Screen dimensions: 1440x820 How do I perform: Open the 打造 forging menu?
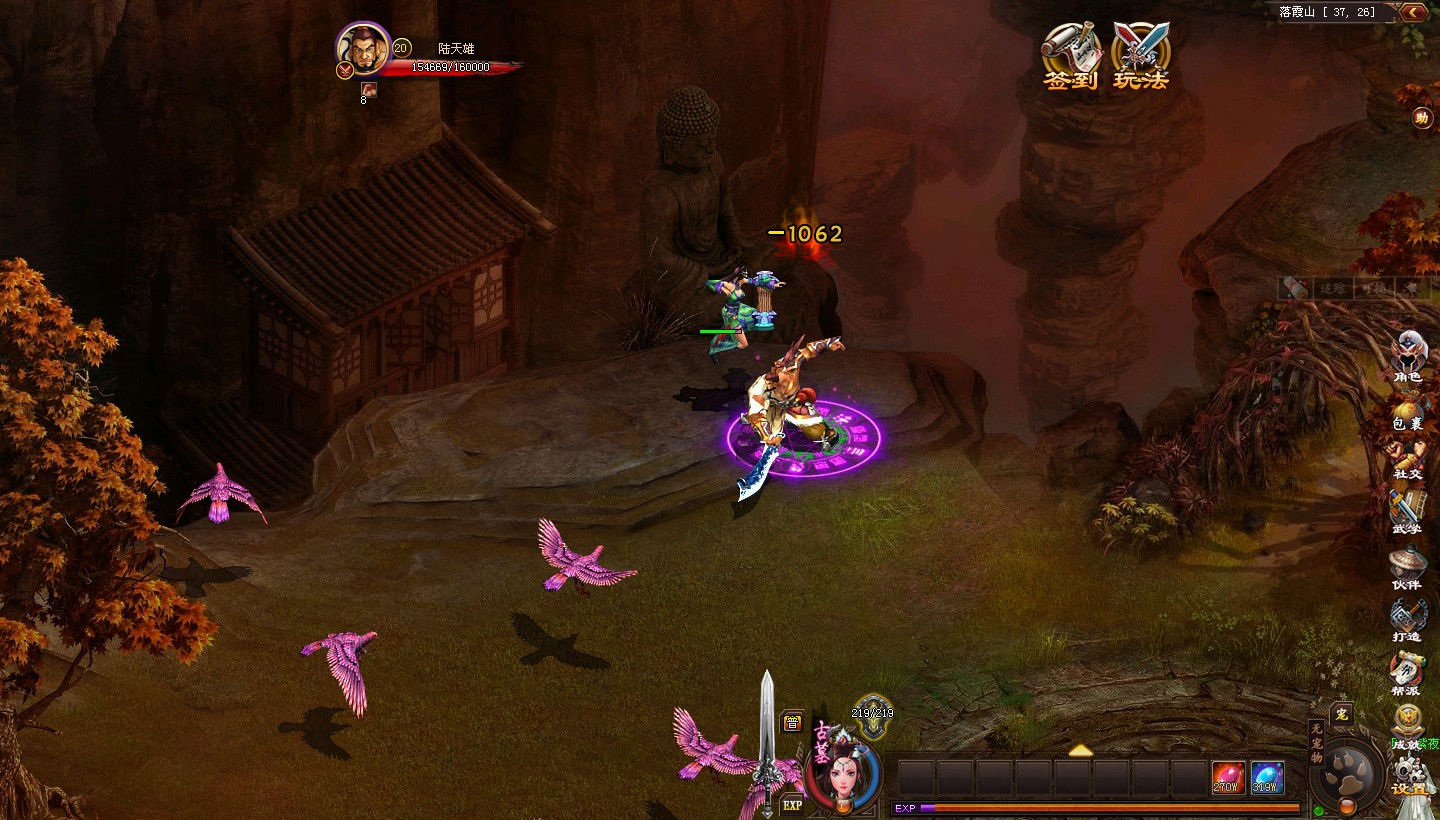click(x=1407, y=618)
